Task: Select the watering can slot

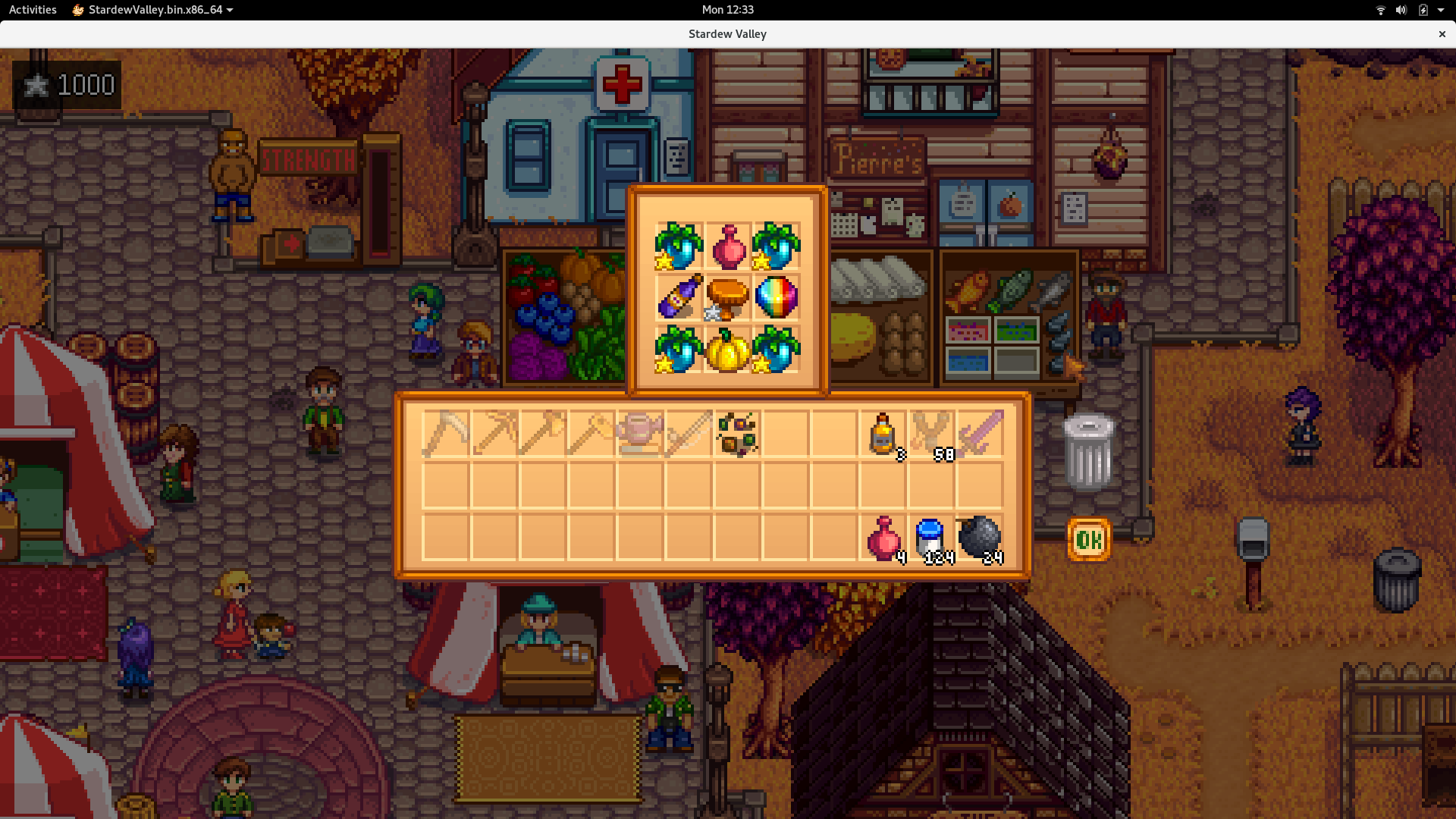Action: (x=640, y=434)
